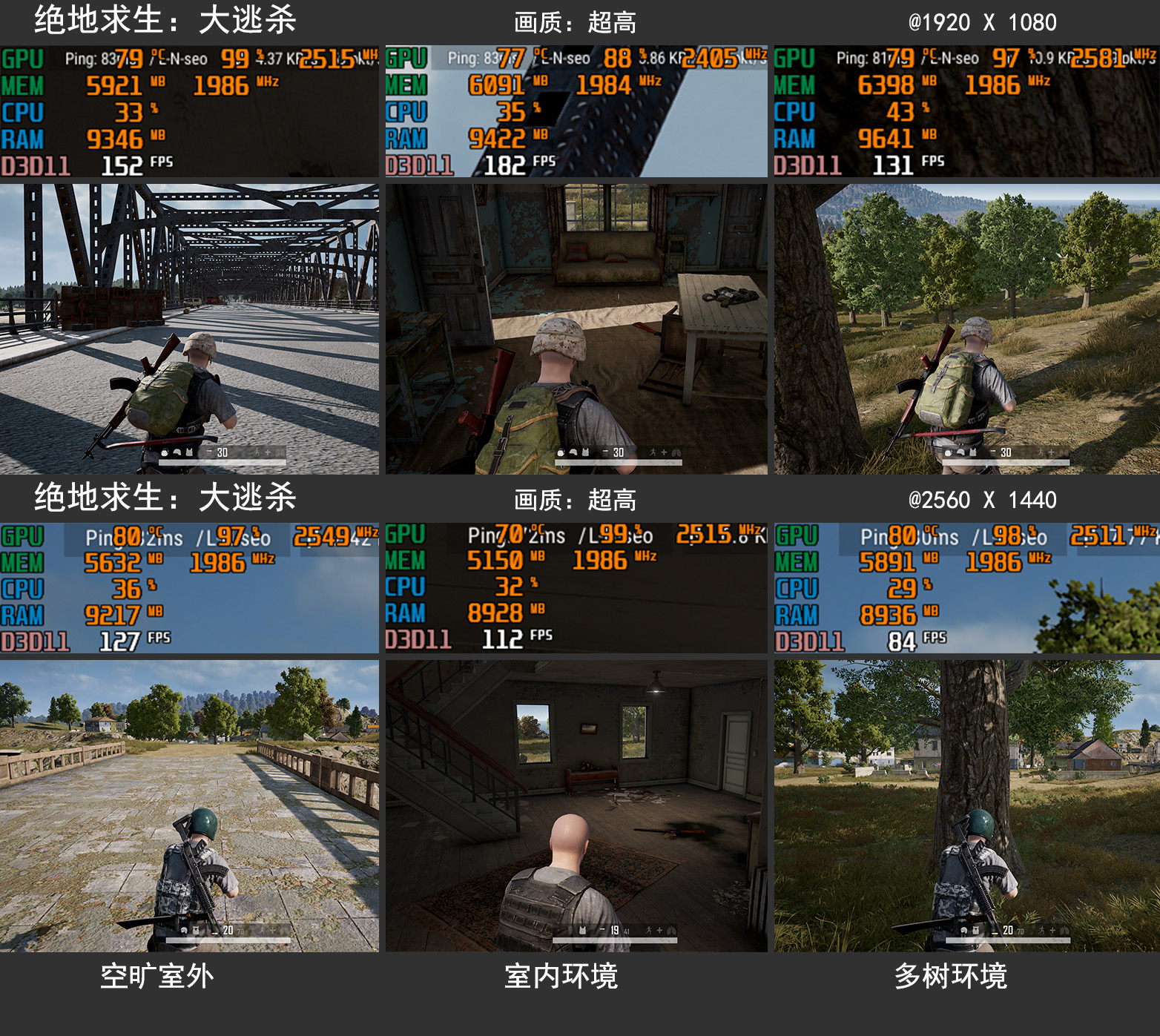The height and width of the screenshot is (1036, 1160).
Task: Click the lungs breath icon in the HUD
Action: pos(280,452)
